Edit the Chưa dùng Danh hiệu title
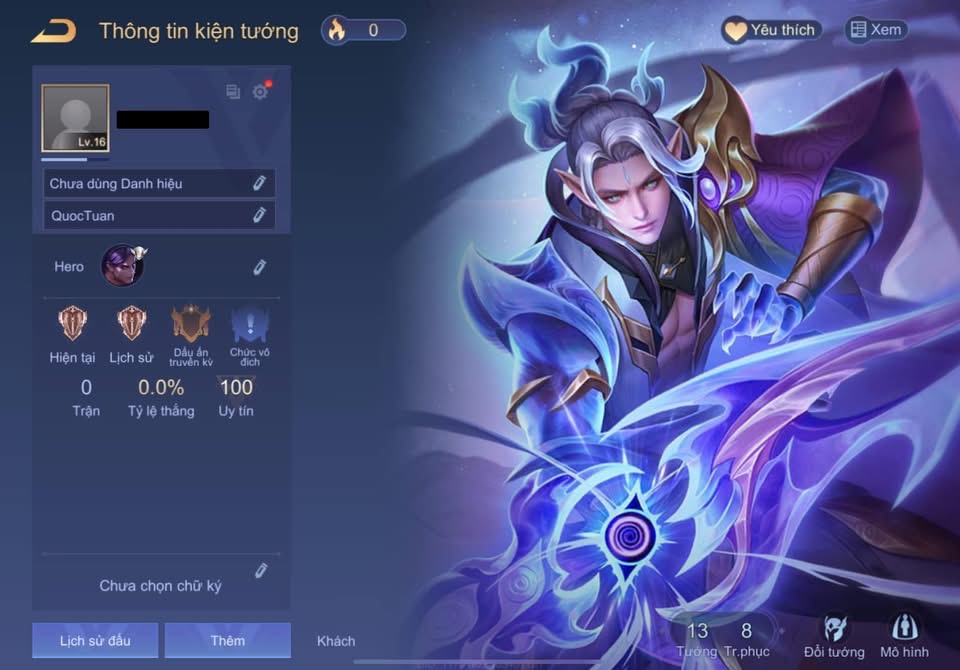This screenshot has width=960, height=670. pyautogui.click(x=259, y=183)
